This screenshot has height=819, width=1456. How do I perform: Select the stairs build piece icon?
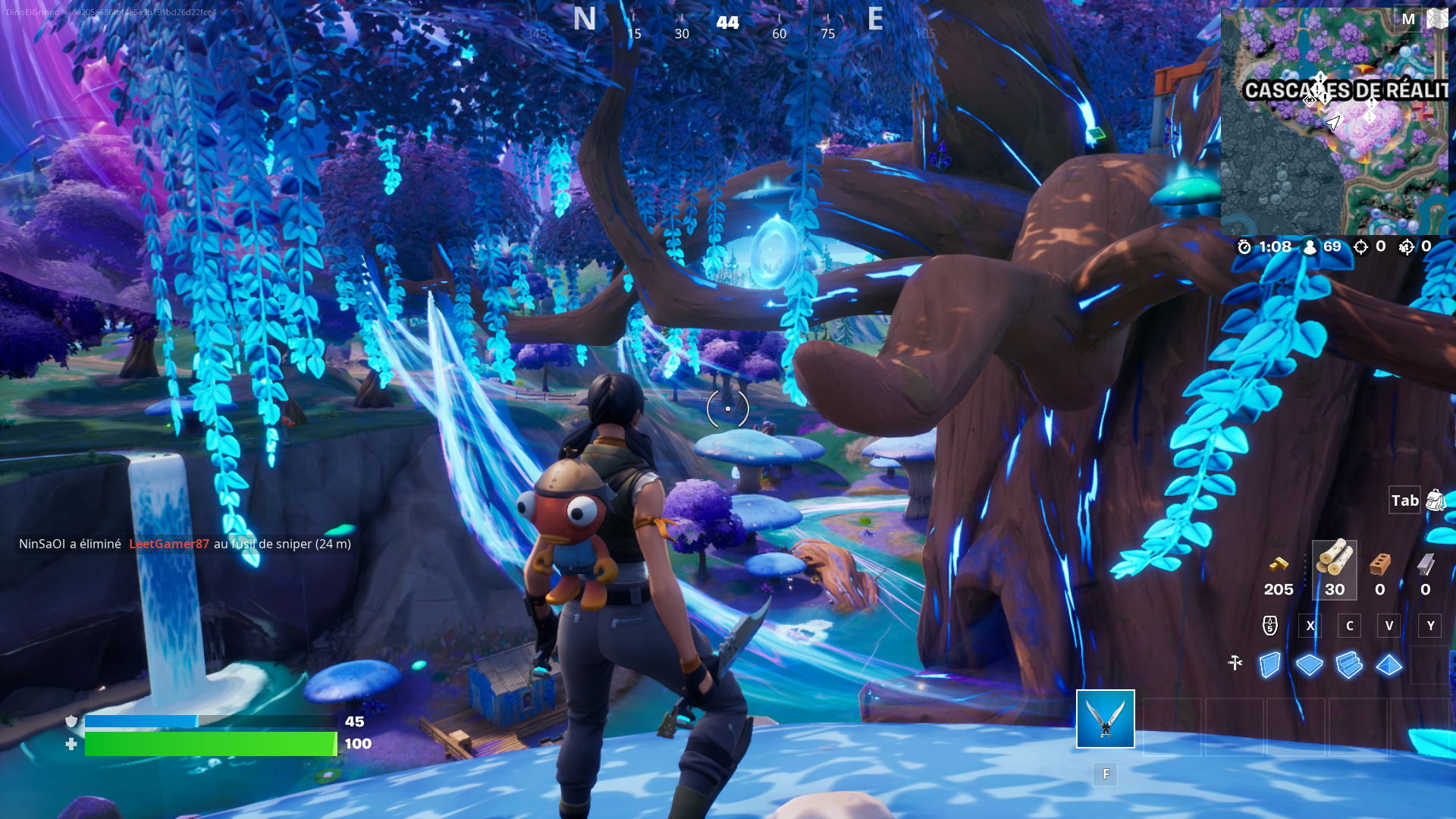coord(1350,664)
